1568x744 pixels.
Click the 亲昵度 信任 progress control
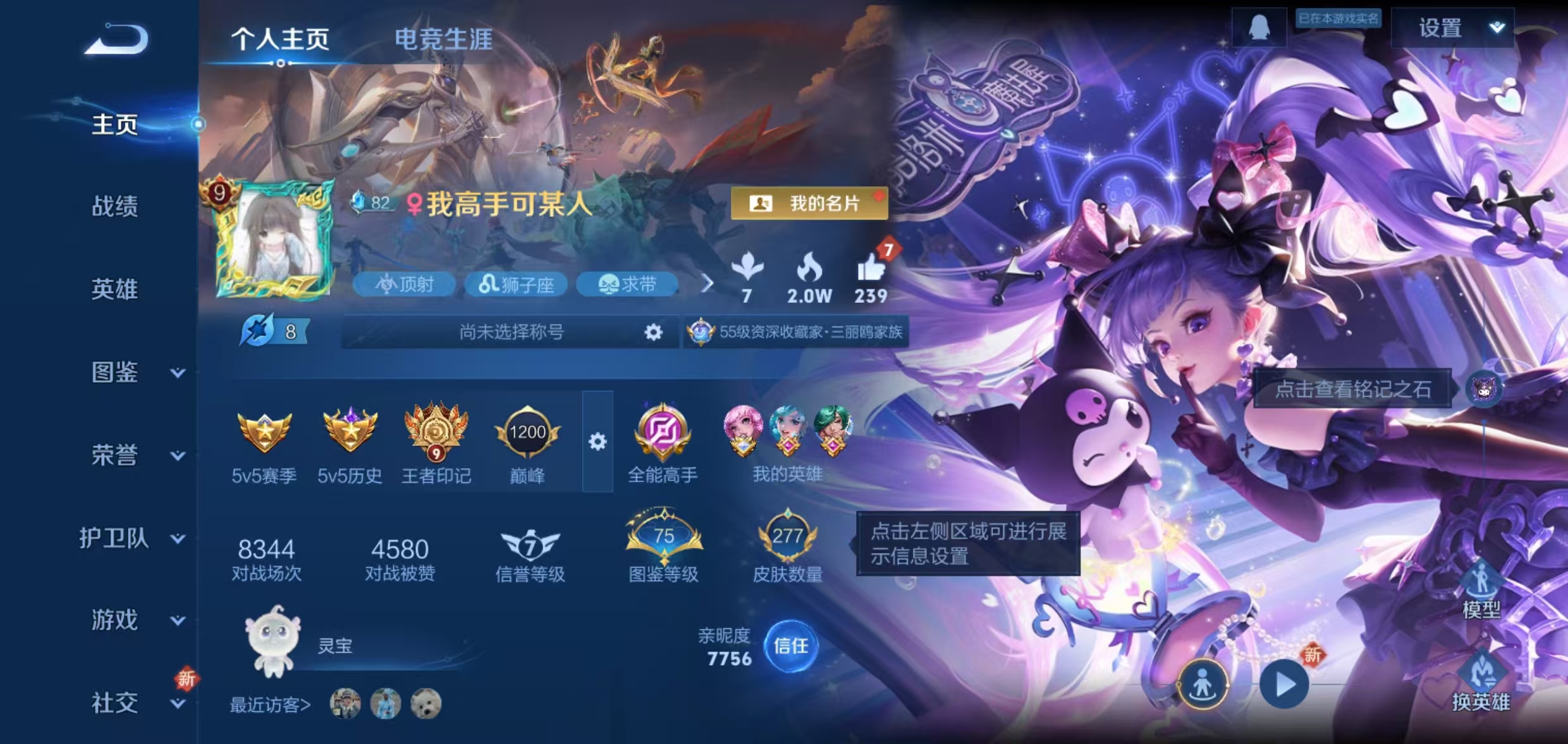click(791, 647)
